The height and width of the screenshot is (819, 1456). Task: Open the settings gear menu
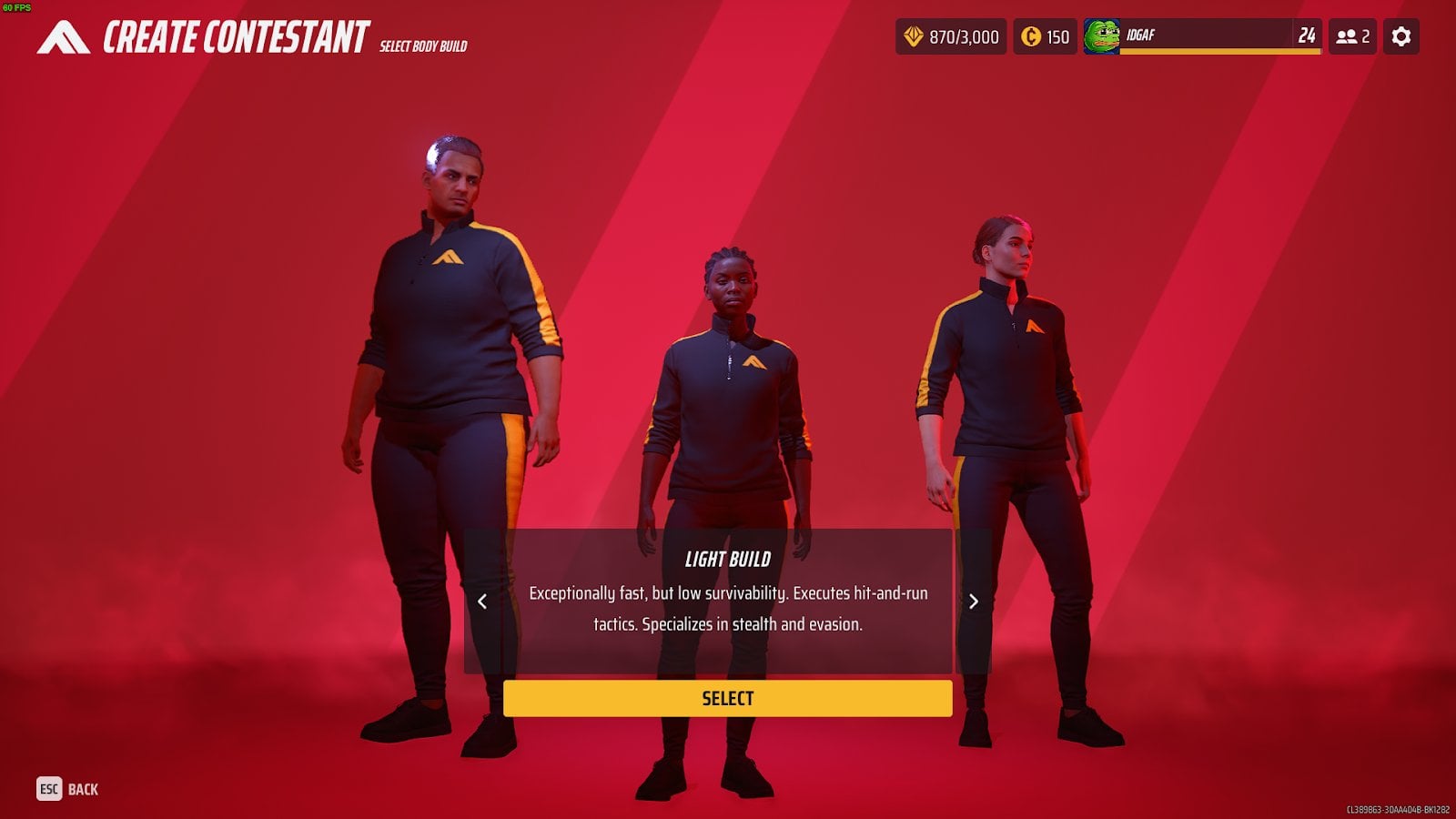tap(1400, 36)
